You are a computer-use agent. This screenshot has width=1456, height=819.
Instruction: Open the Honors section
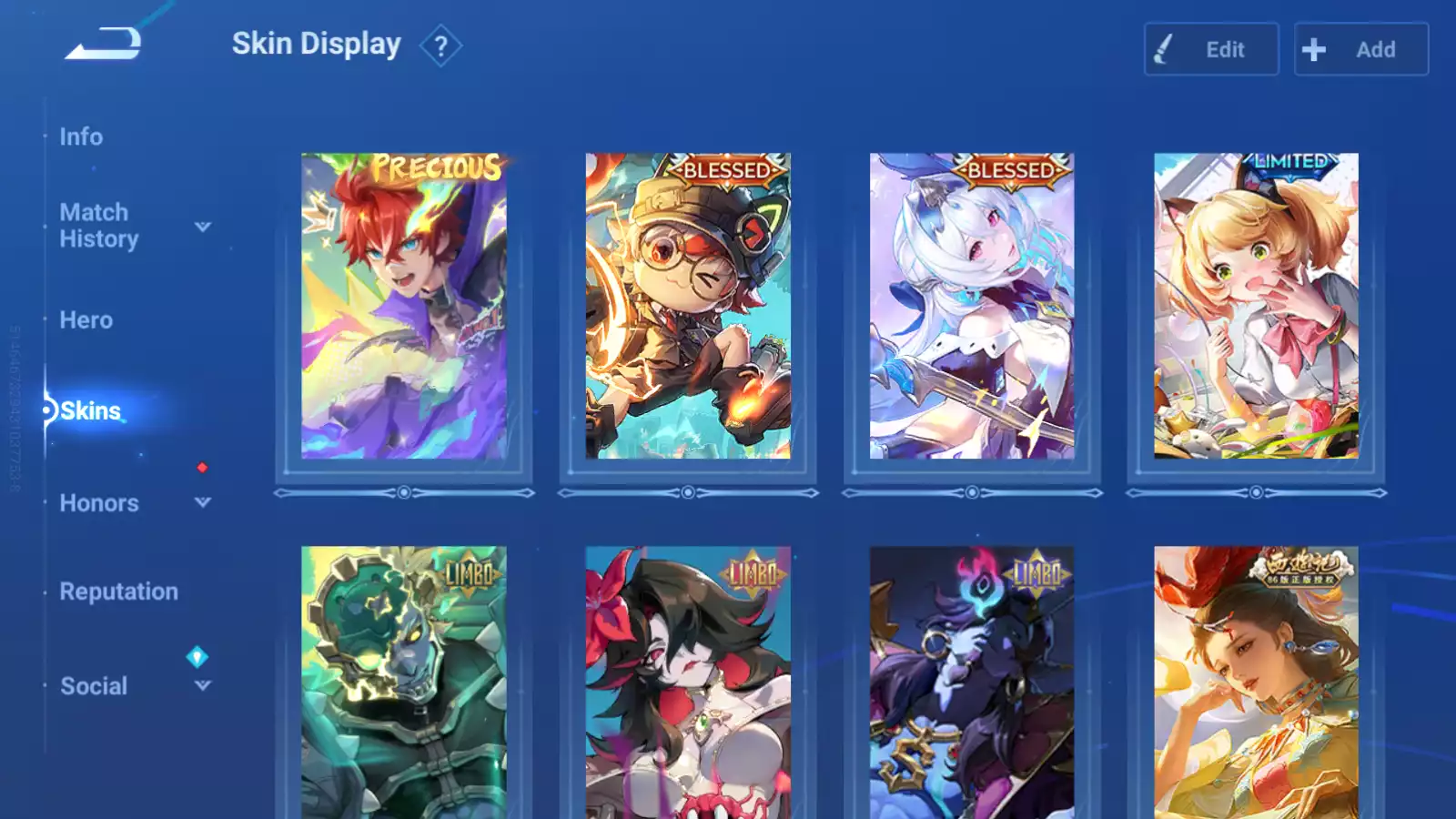[x=99, y=503]
